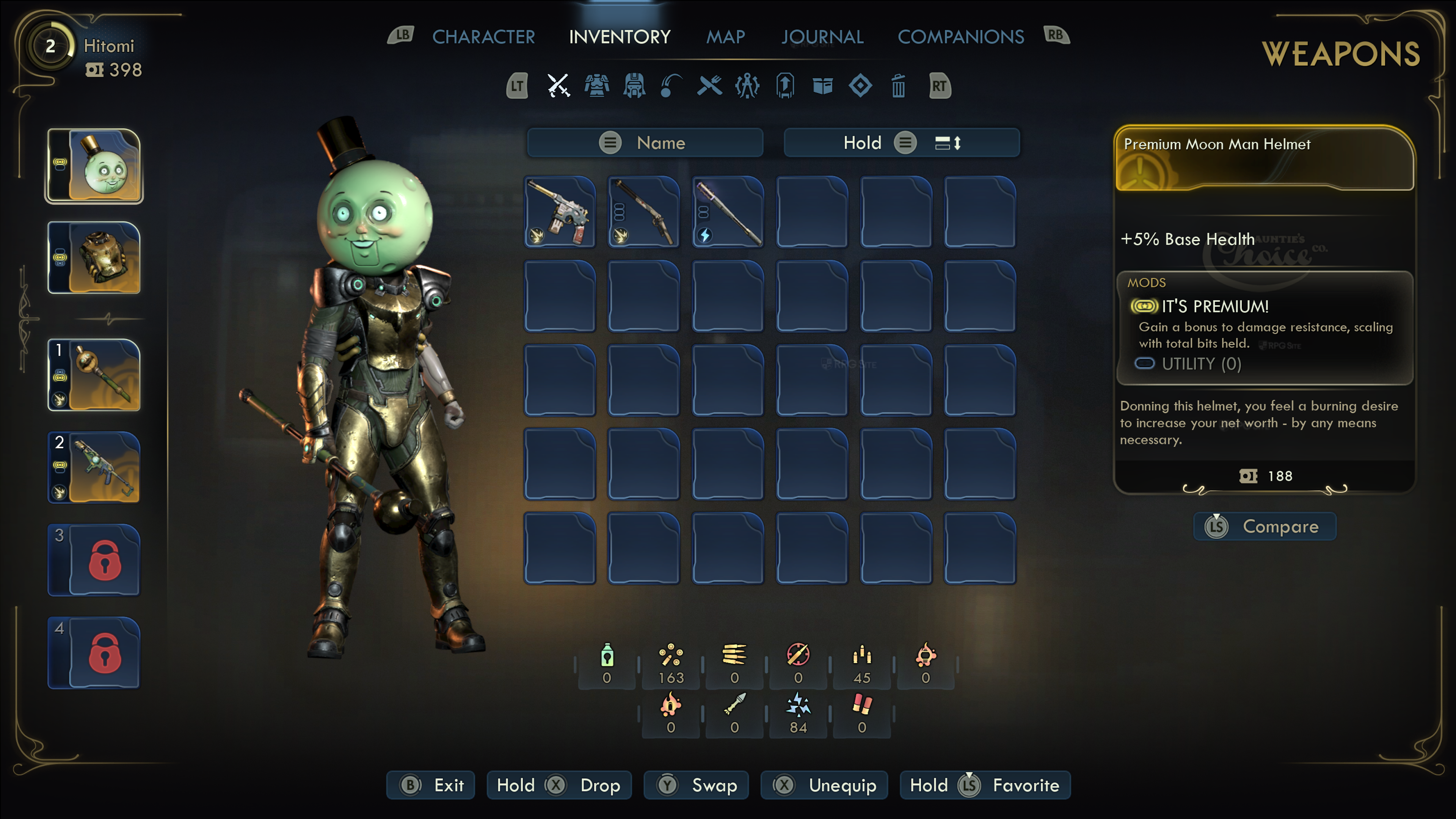Open the diamond-shaped category filter
This screenshot has height=819, width=1456.
click(x=860, y=86)
